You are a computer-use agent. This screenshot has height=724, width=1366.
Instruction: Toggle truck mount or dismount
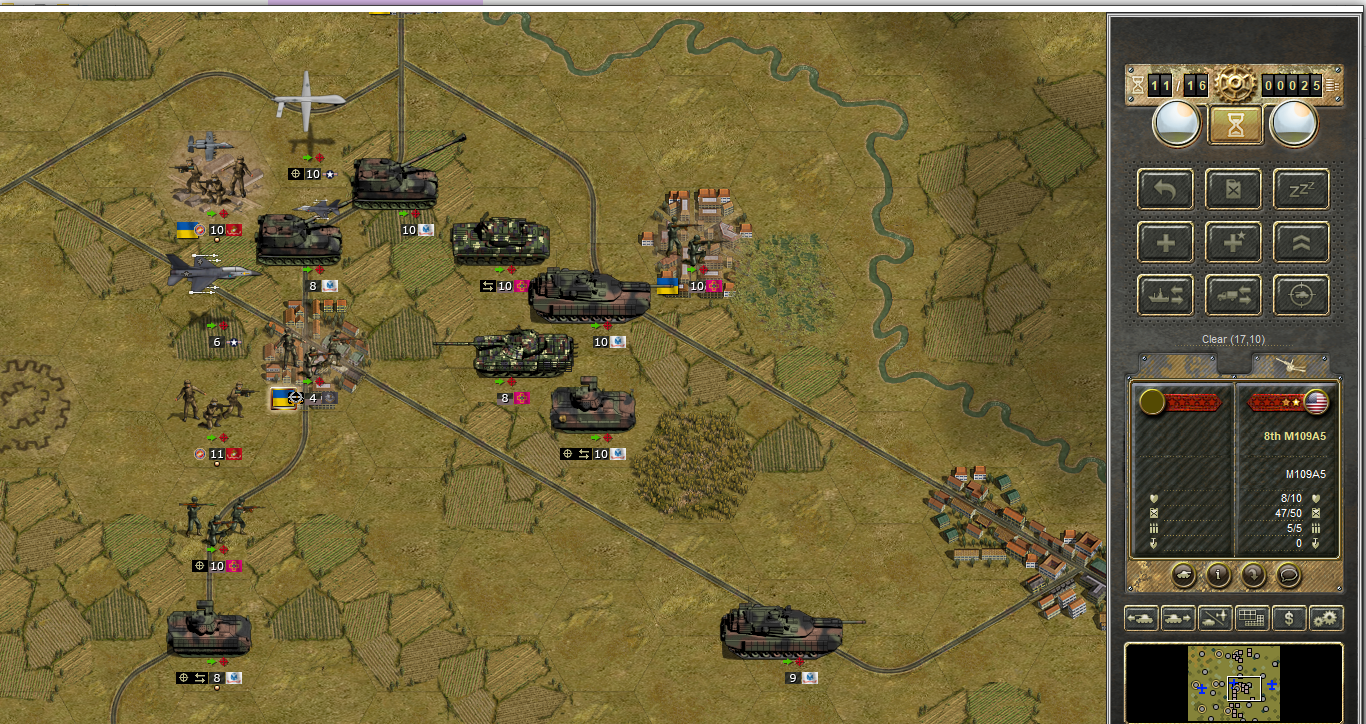[1233, 295]
